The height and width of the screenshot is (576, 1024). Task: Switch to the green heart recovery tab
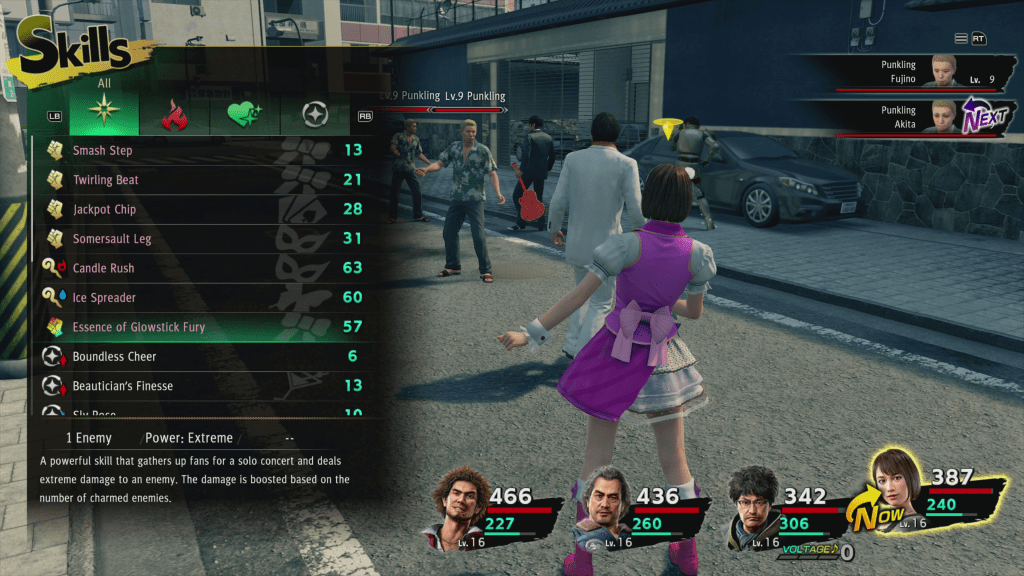click(244, 116)
